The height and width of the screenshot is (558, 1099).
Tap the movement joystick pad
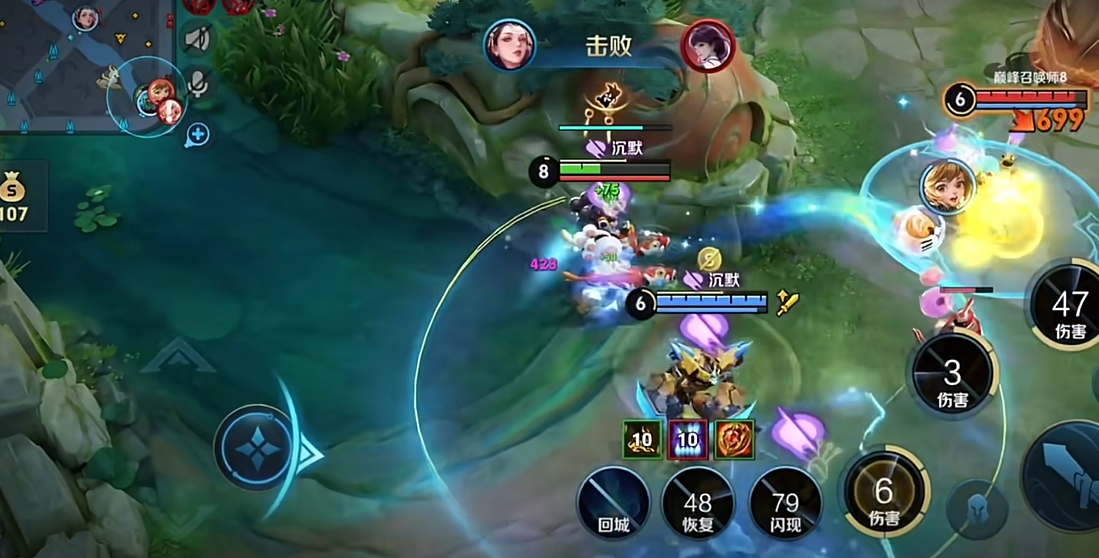254,447
